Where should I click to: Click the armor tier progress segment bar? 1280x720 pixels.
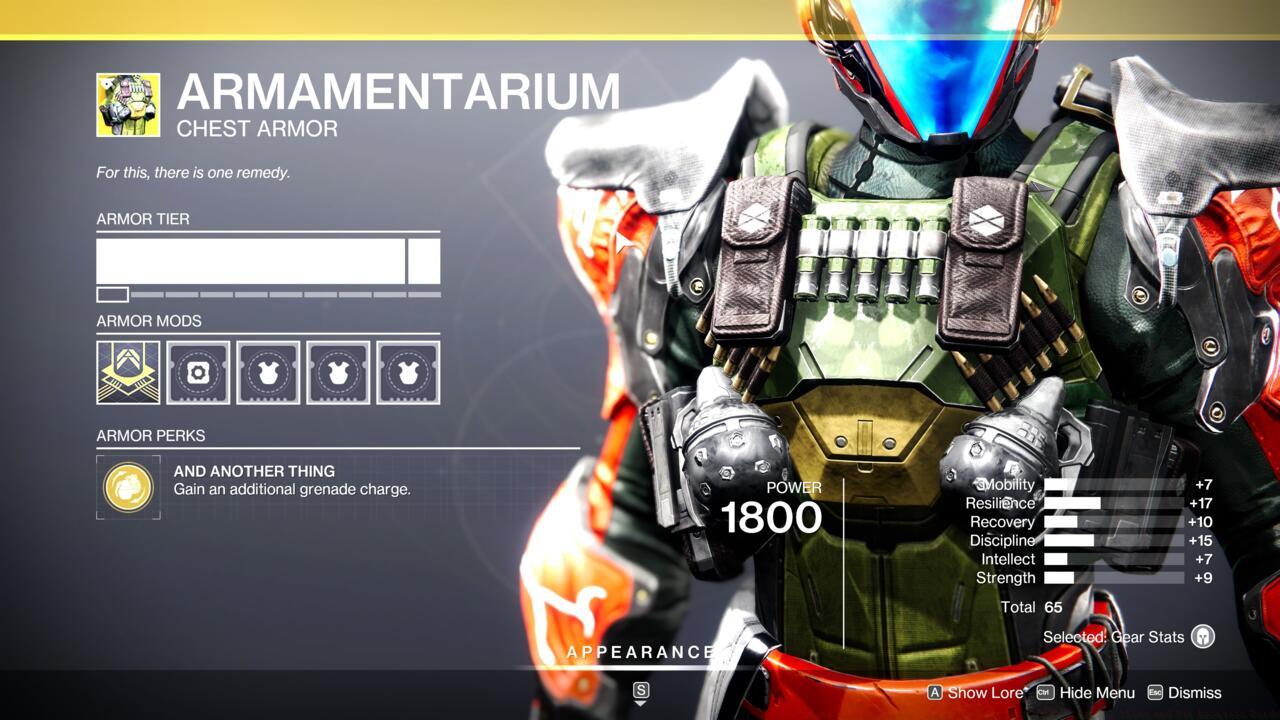point(267,293)
